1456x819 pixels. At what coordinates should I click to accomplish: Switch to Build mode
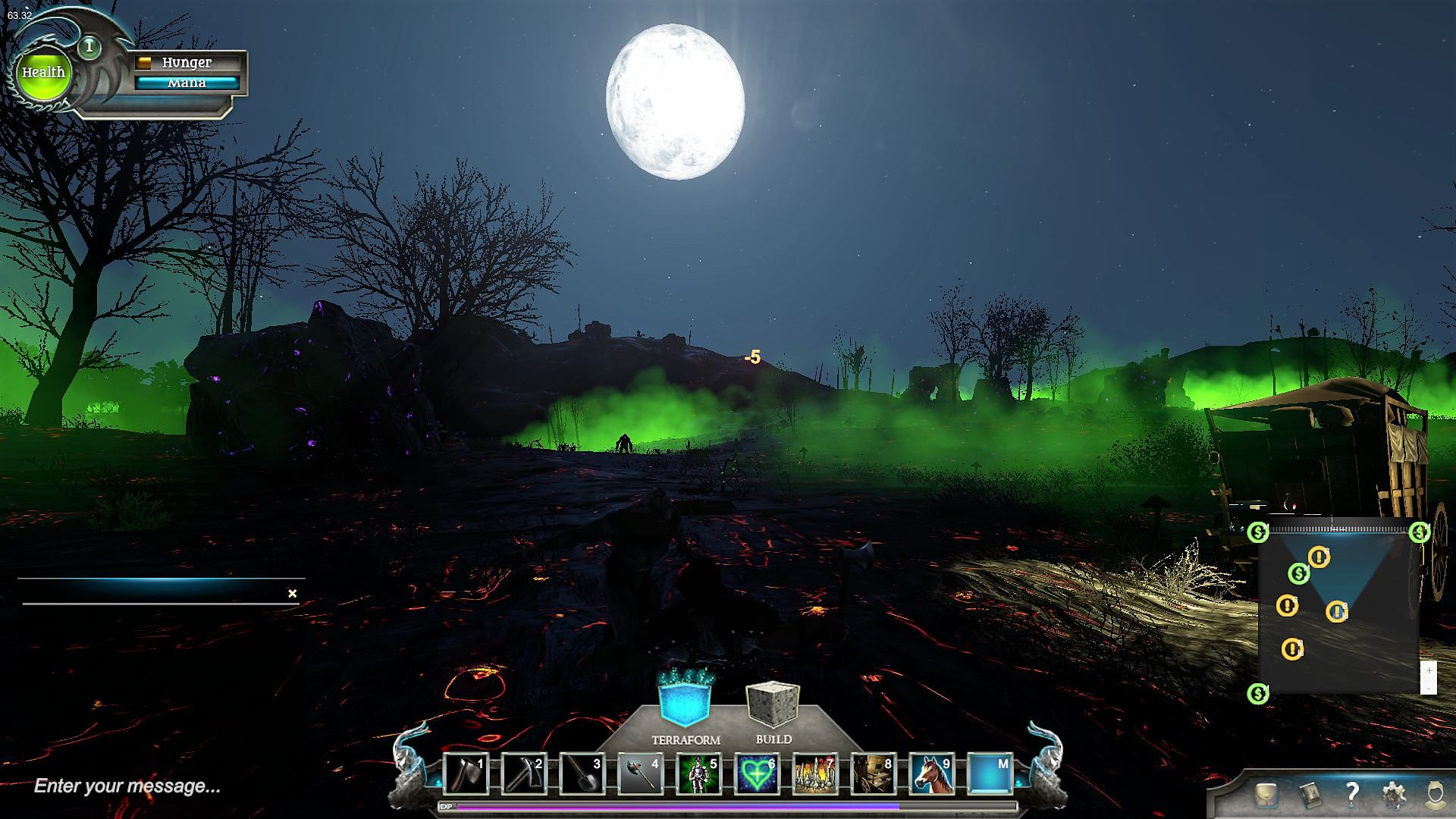pos(773,704)
